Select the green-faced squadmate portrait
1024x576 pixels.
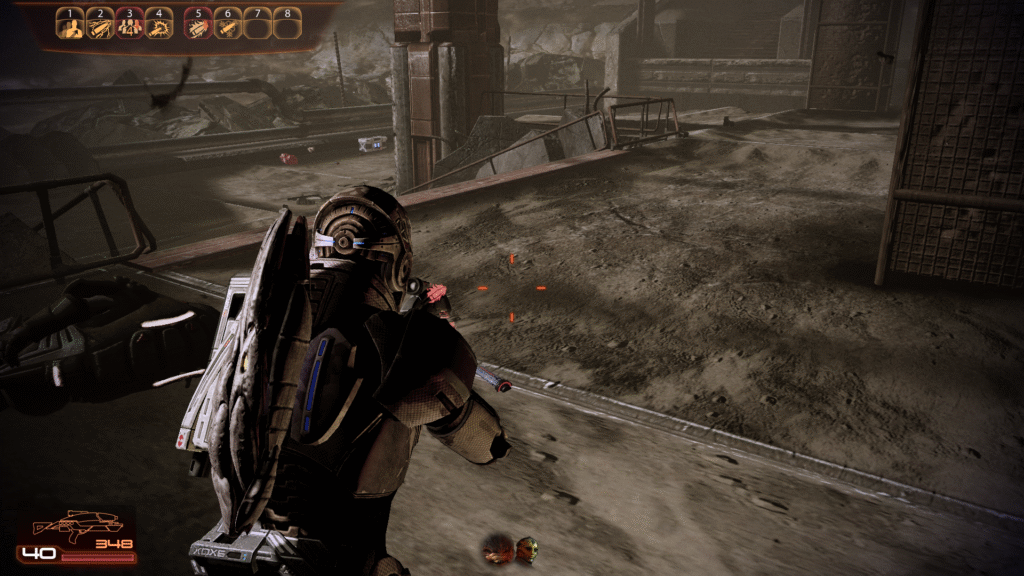pyautogui.click(x=526, y=548)
